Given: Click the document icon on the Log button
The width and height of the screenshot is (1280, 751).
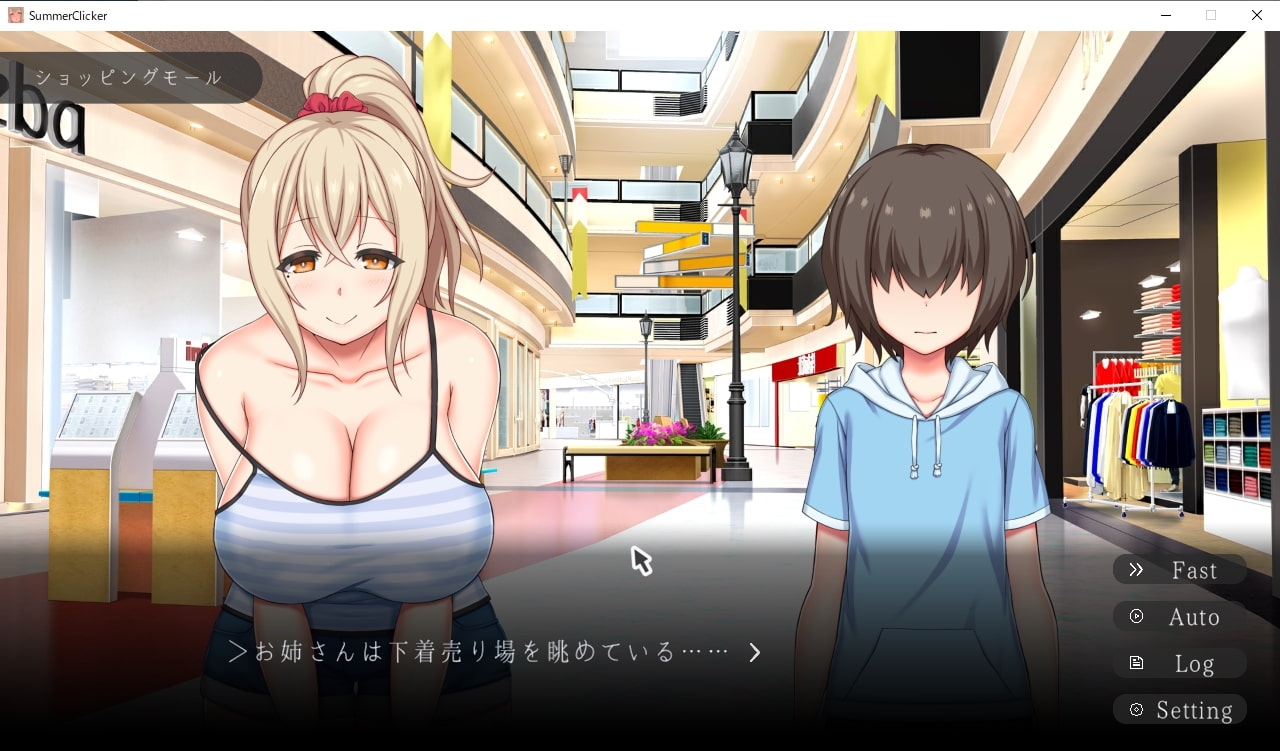Looking at the screenshot, I should 1136,662.
